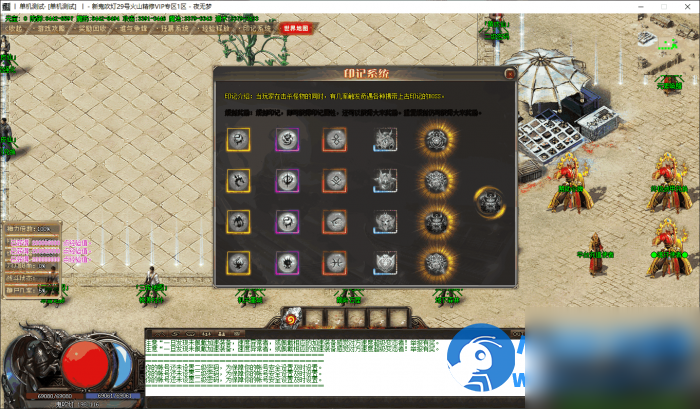The height and width of the screenshot is (409, 700).
Task: Select the lone golden seal right of the grid
Action: tap(490, 201)
